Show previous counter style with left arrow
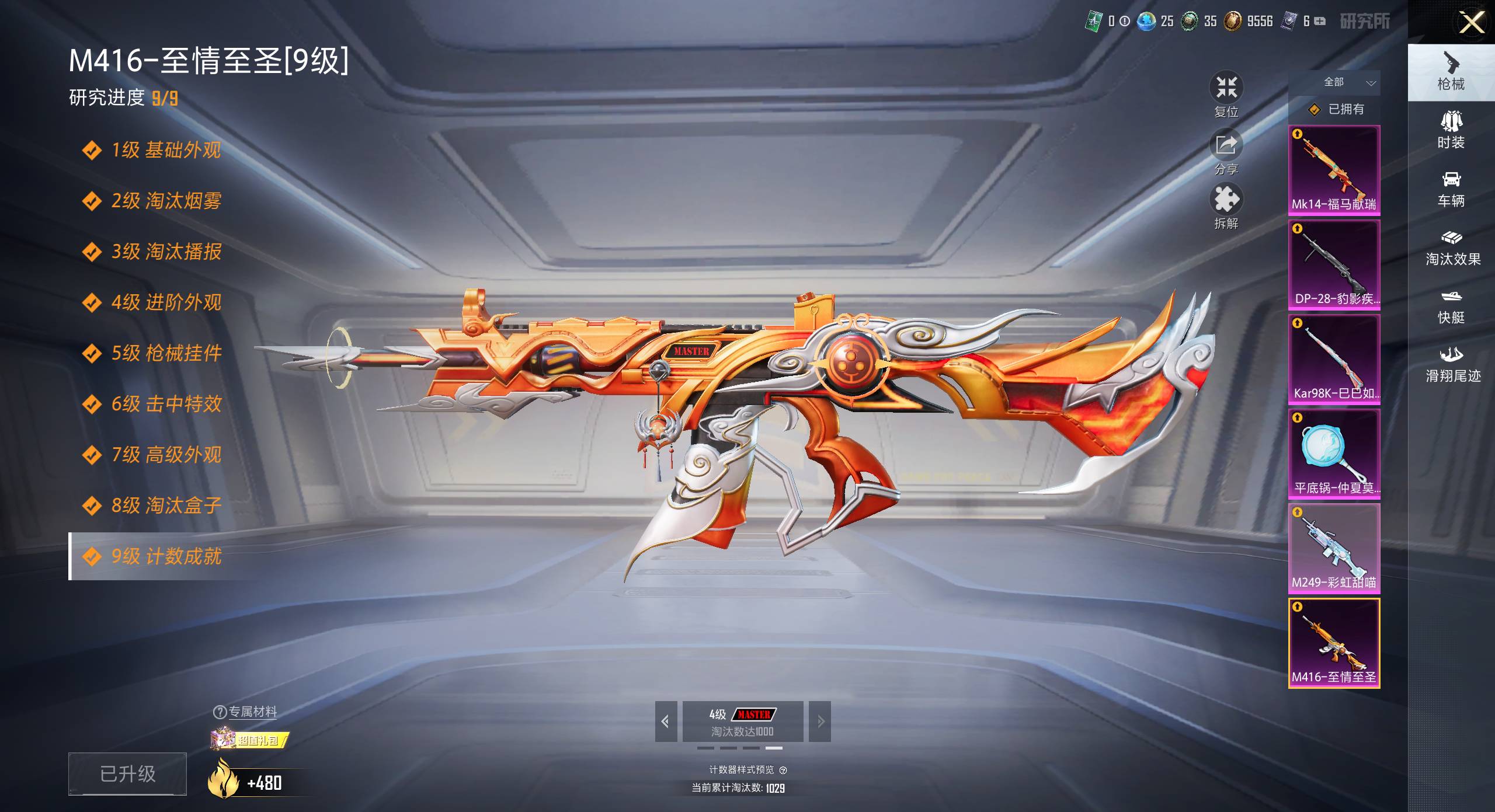Screen dimensions: 1495x812 (666, 722)
